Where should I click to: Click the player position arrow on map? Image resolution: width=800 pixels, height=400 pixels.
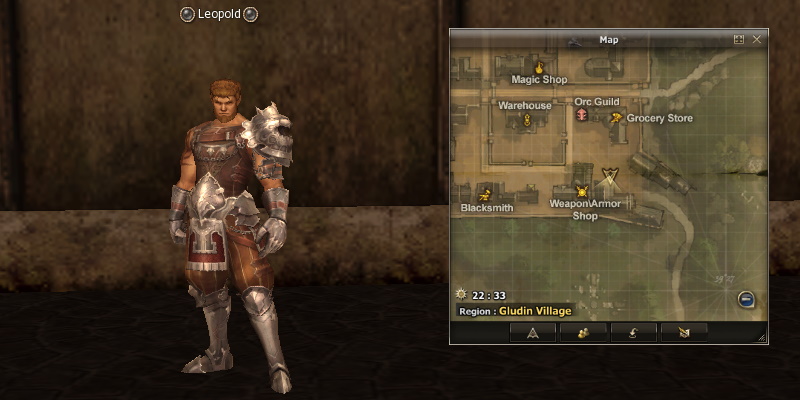(610, 180)
